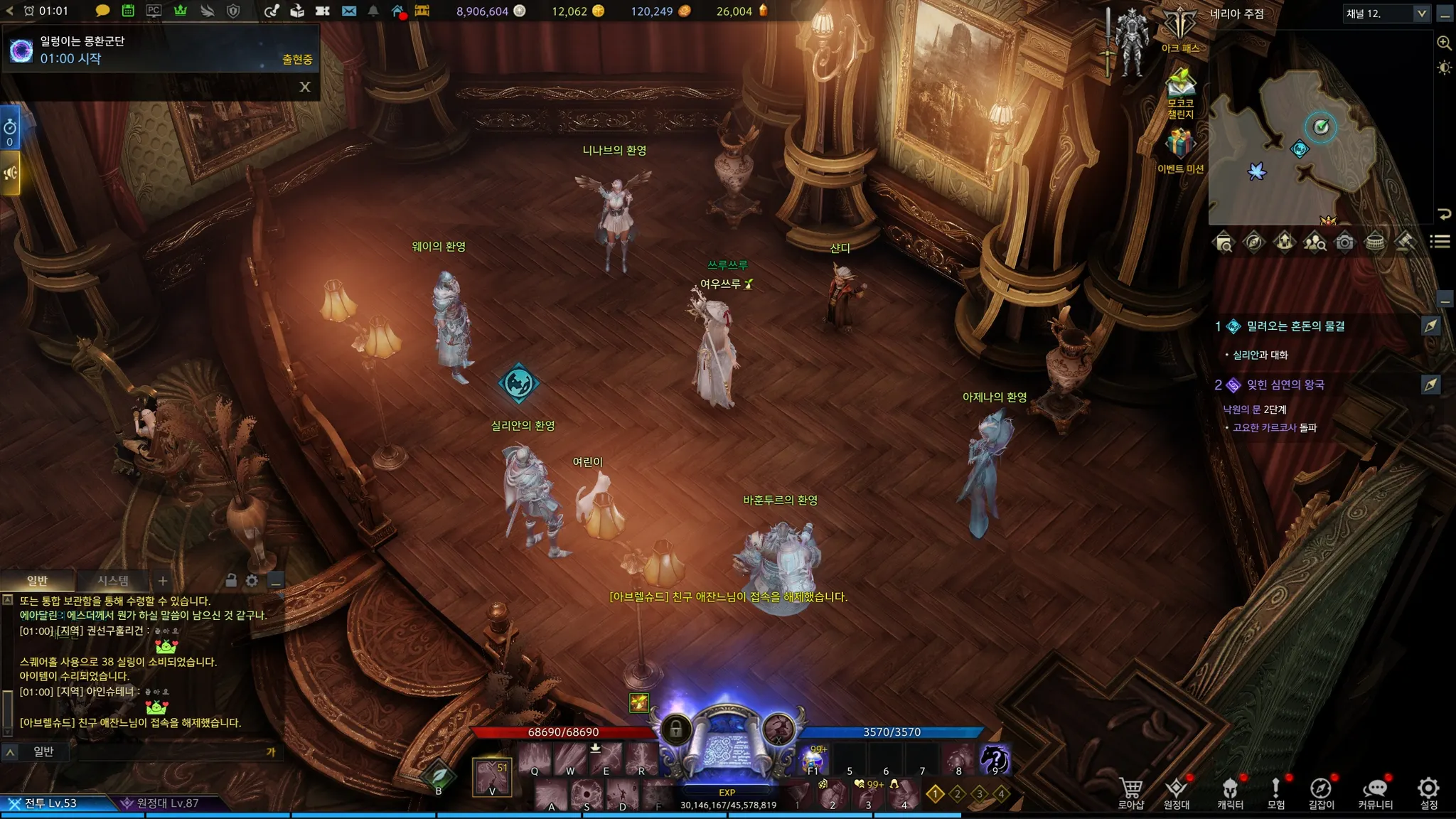Image resolution: width=1456 pixels, height=819 pixels.
Task: Open the 채널 12 dropdown
Action: [1421, 14]
